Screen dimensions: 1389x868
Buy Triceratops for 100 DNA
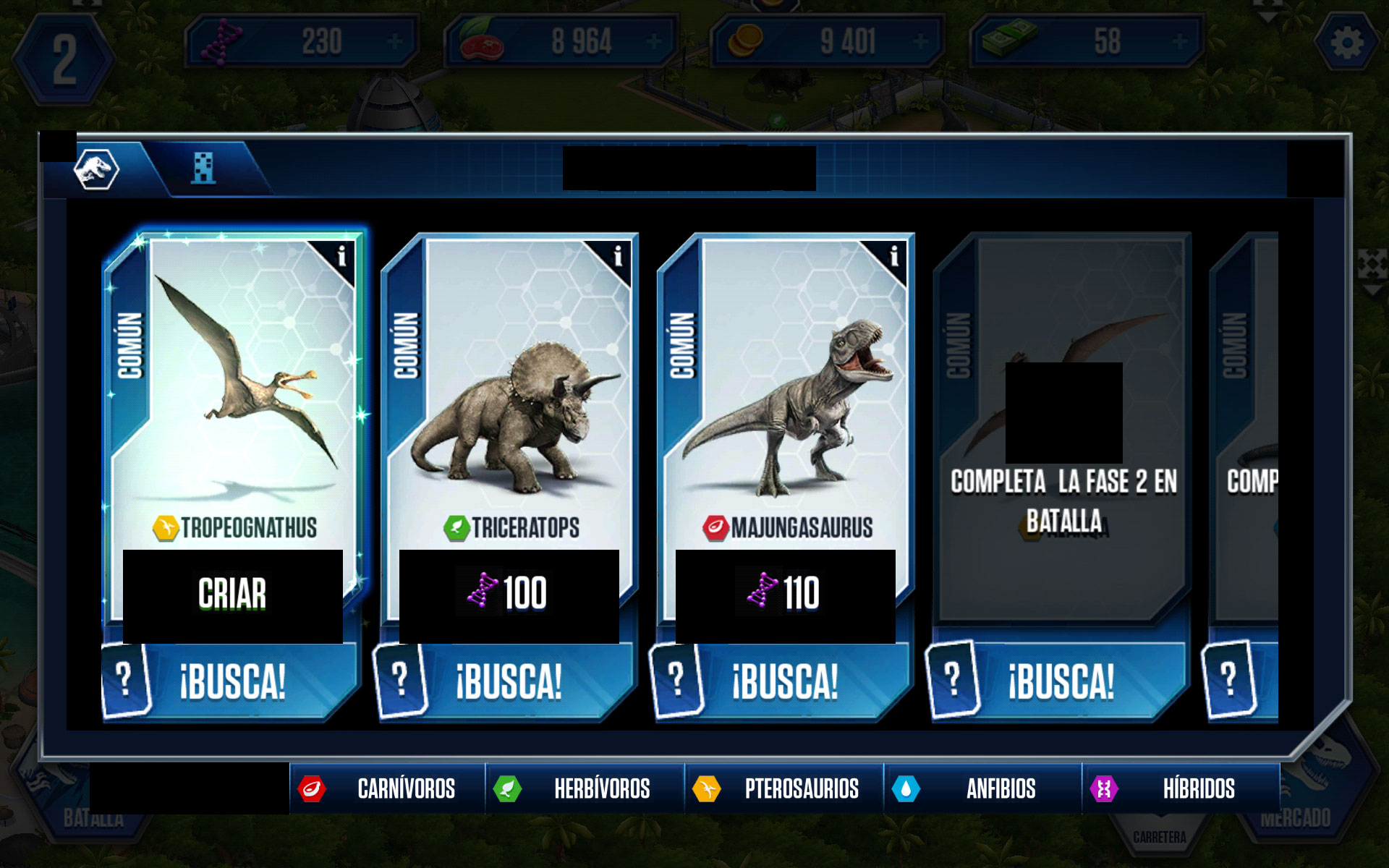(509, 595)
